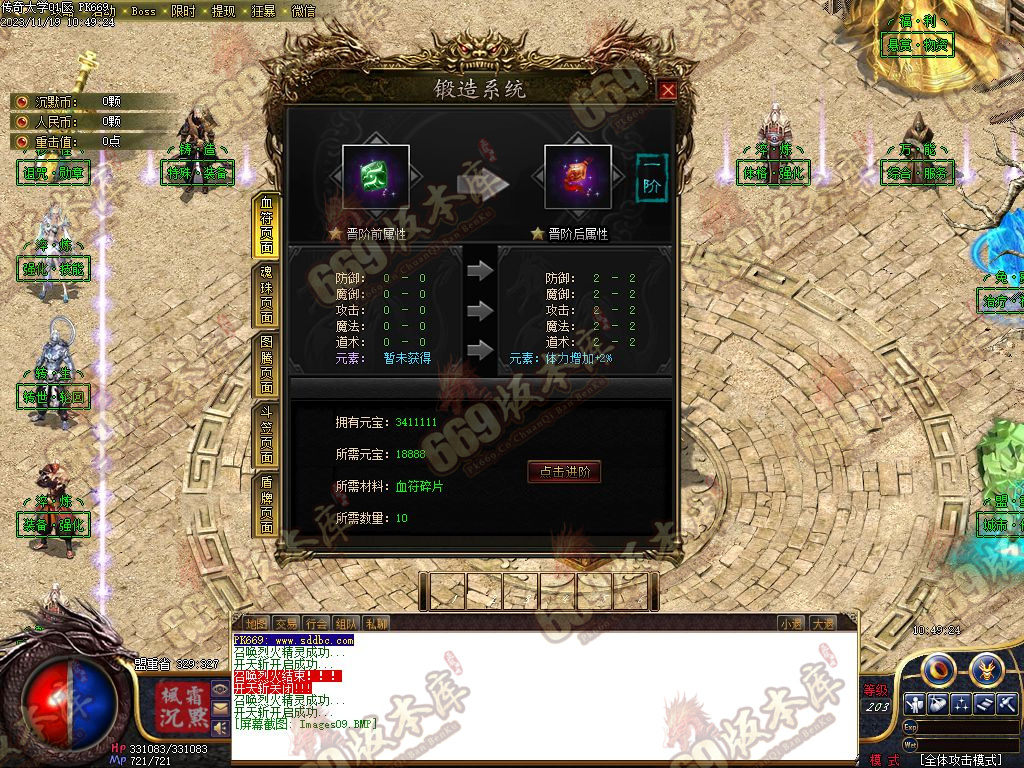This screenshot has width=1024, height=768.
Task: Choose the 大退 exit button
Action: [821, 623]
